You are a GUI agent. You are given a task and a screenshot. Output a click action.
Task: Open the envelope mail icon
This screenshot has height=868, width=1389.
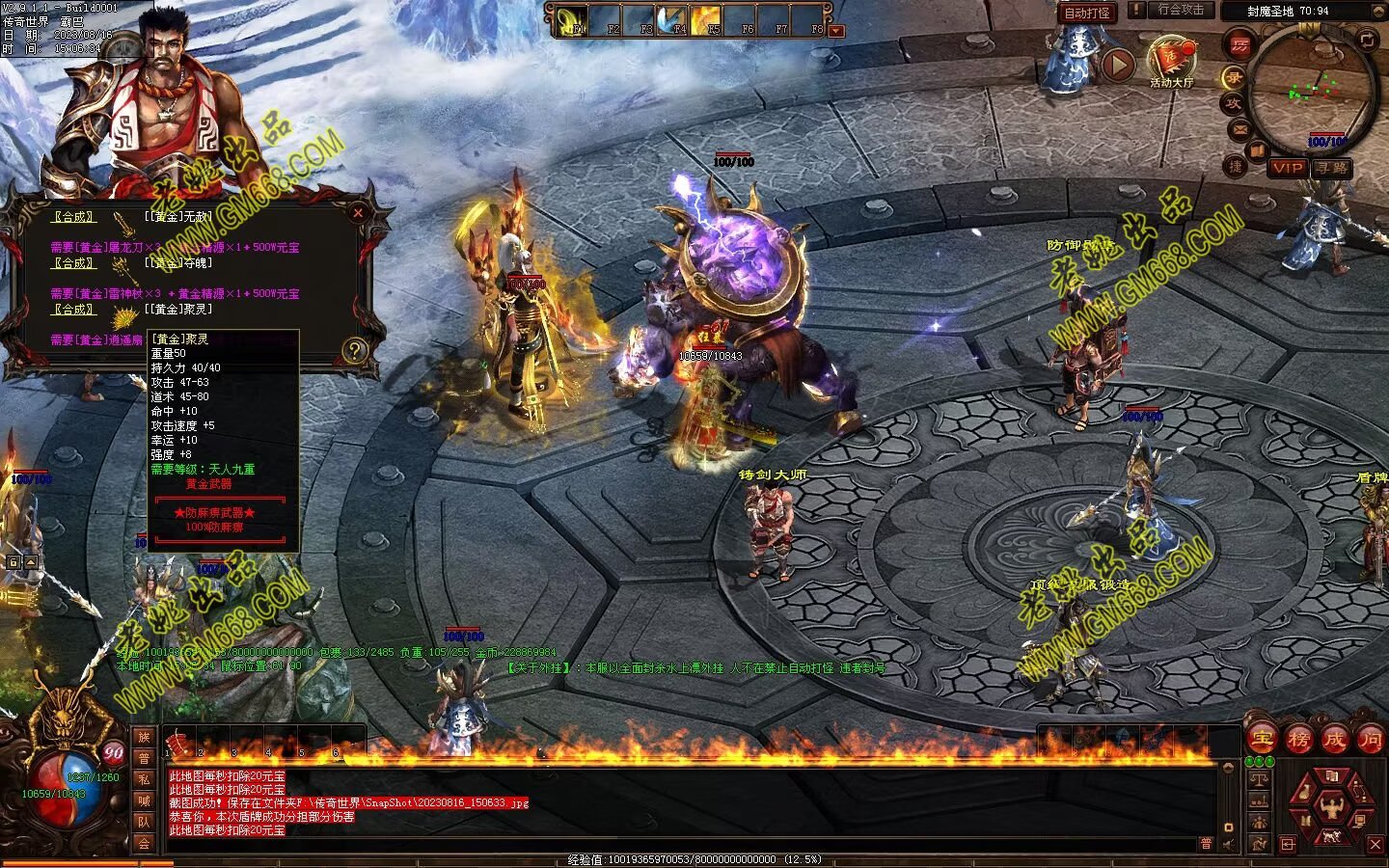pos(1240,129)
